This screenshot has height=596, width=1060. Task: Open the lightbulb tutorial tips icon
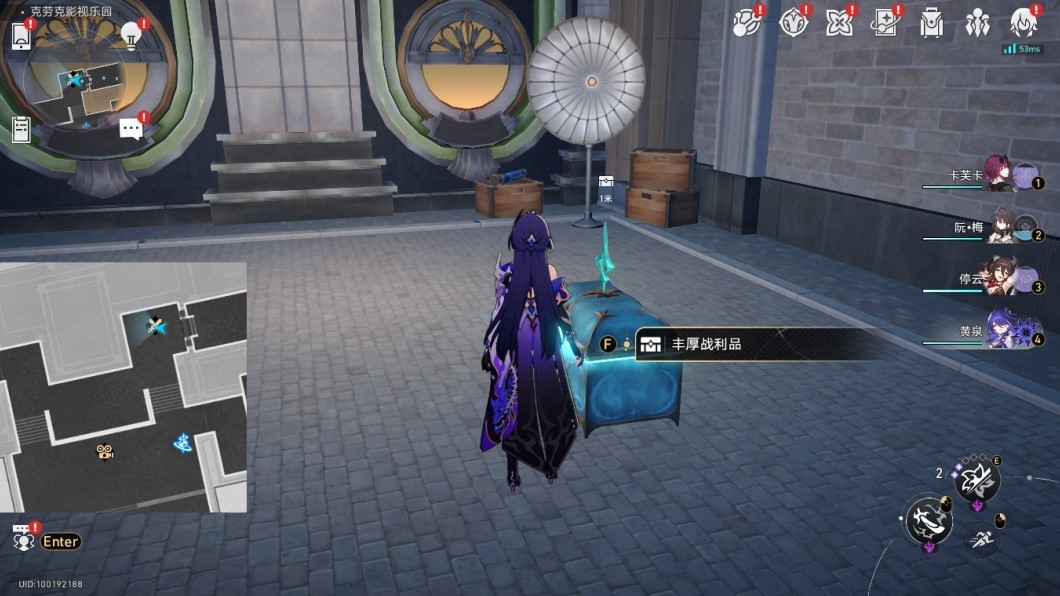pos(131,35)
